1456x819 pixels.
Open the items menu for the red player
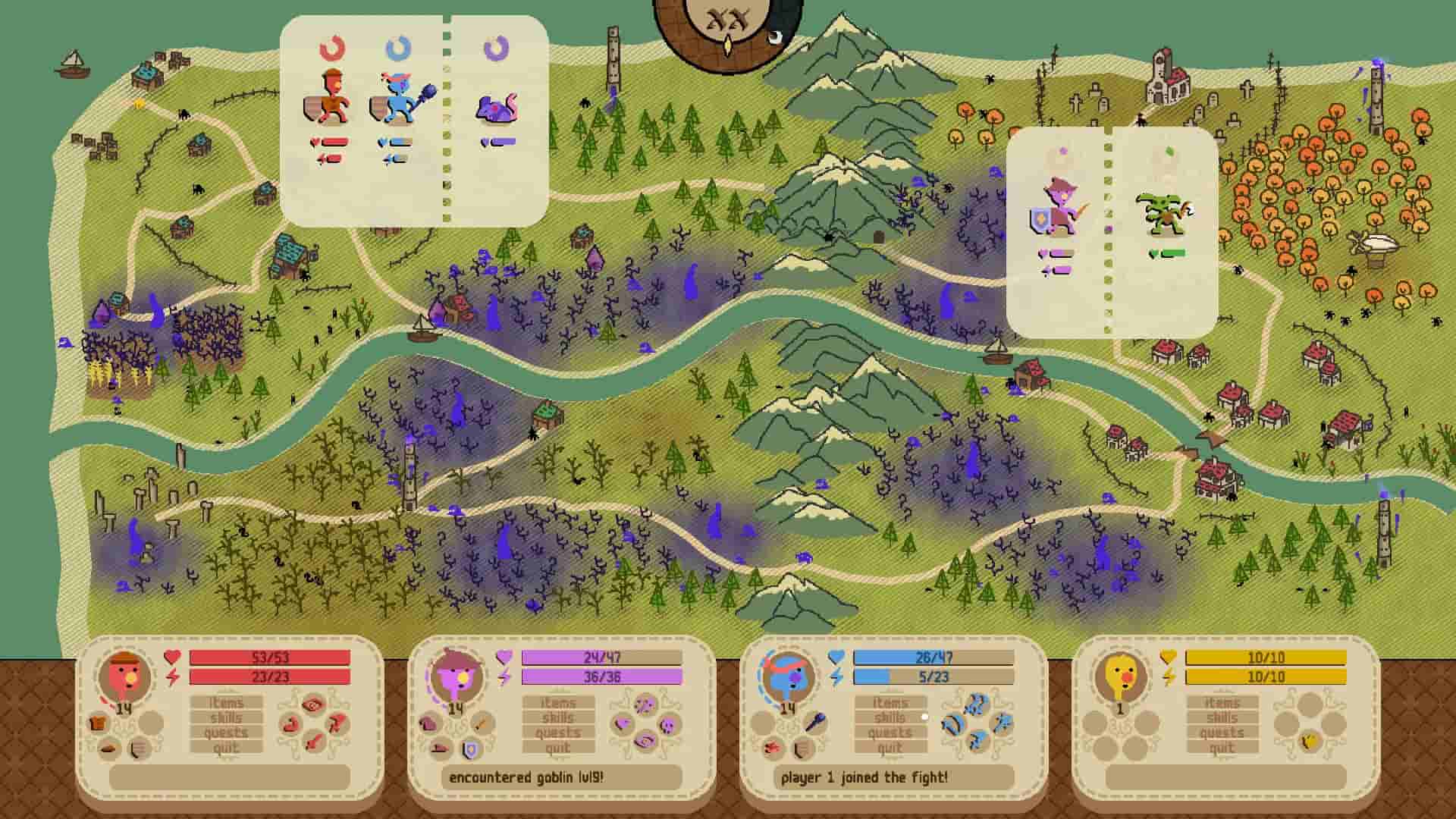[x=224, y=702]
